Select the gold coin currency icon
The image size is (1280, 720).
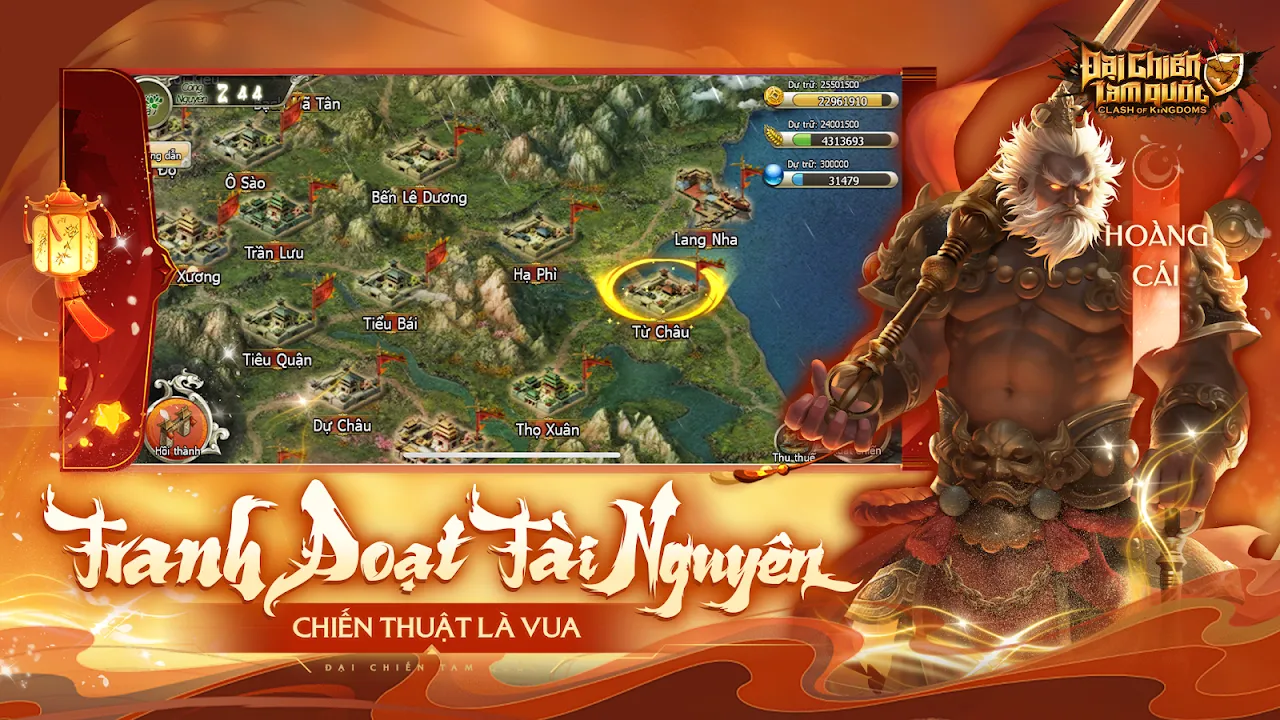[x=772, y=95]
